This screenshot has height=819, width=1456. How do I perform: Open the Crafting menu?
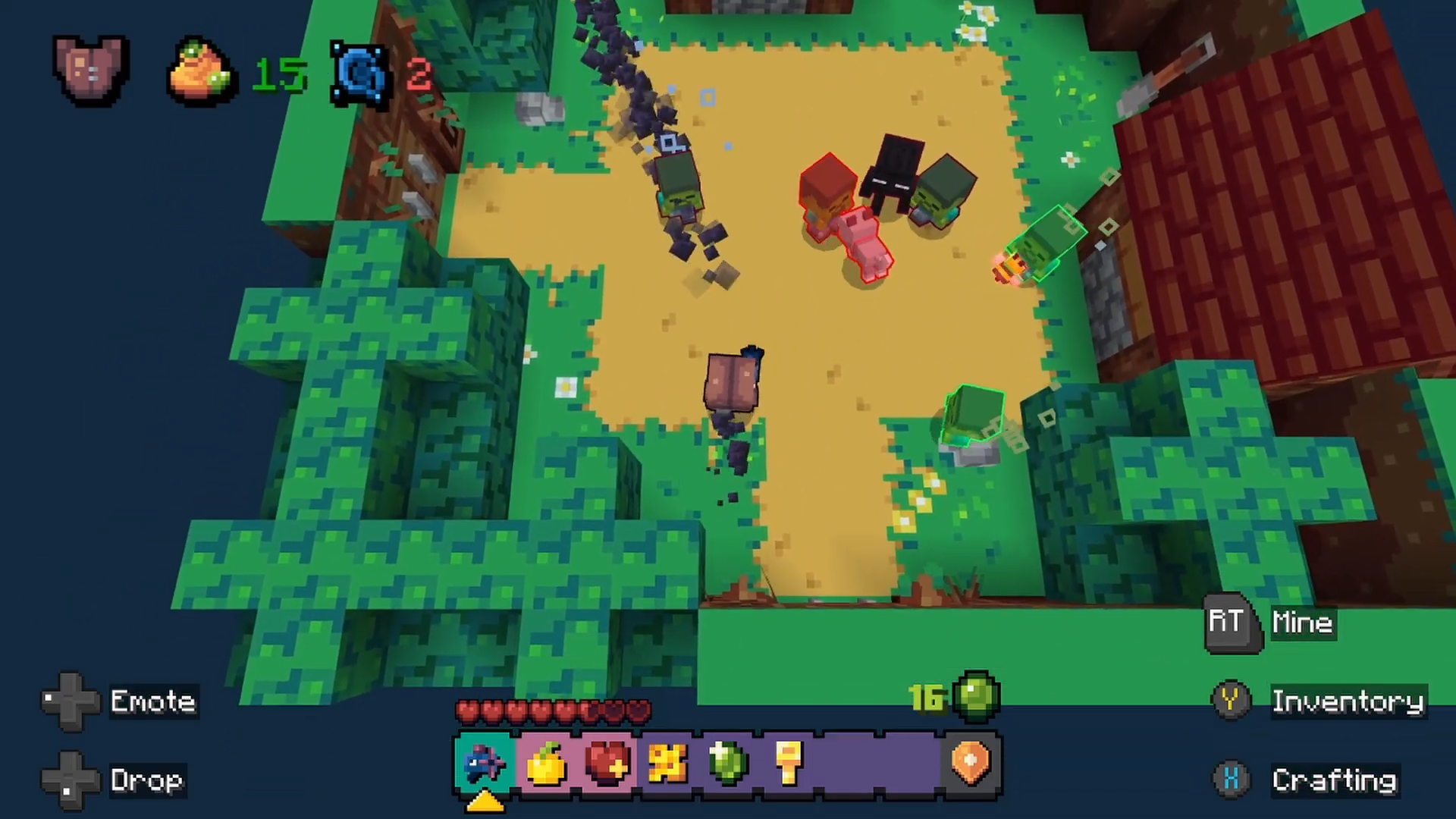(x=1334, y=780)
